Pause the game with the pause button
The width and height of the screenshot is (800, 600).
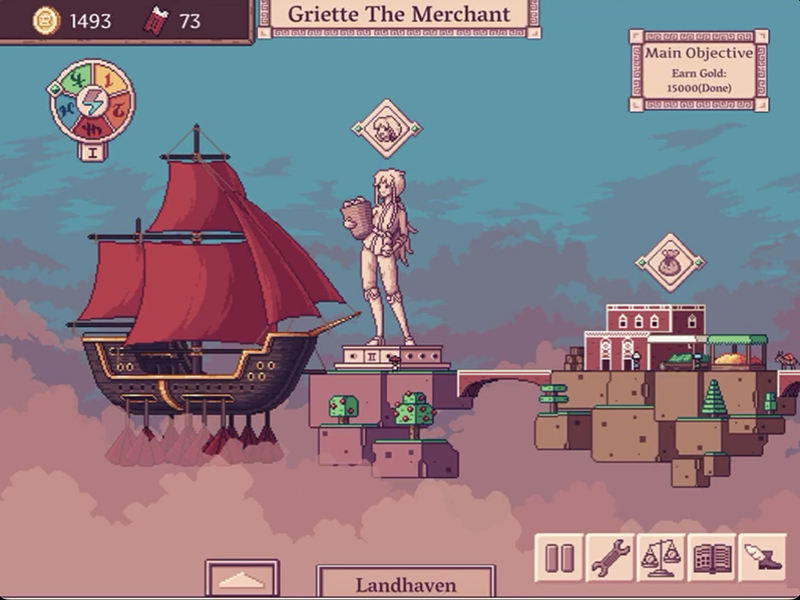point(559,558)
